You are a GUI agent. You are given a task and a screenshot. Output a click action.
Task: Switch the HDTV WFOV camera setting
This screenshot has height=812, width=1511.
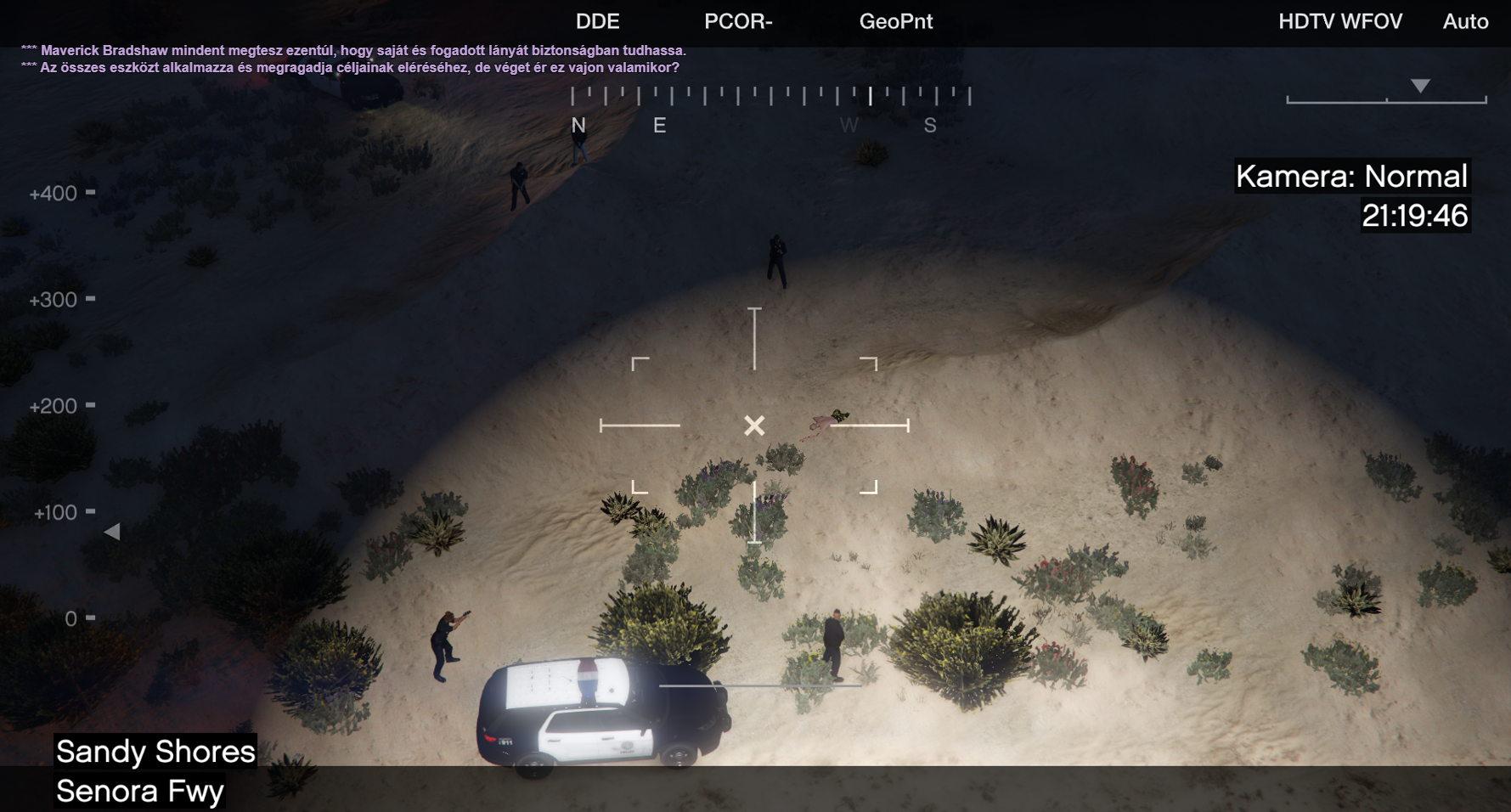1339,22
